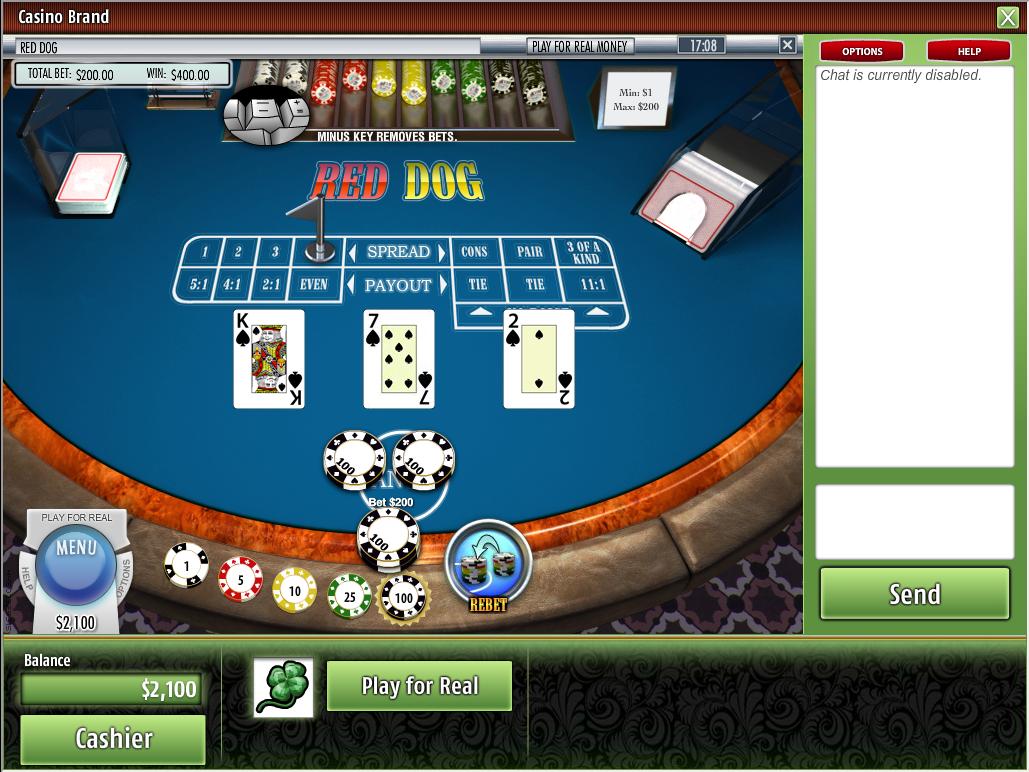This screenshot has width=1029, height=772.
Task: Click the green Play for Real button
Action: click(x=419, y=686)
